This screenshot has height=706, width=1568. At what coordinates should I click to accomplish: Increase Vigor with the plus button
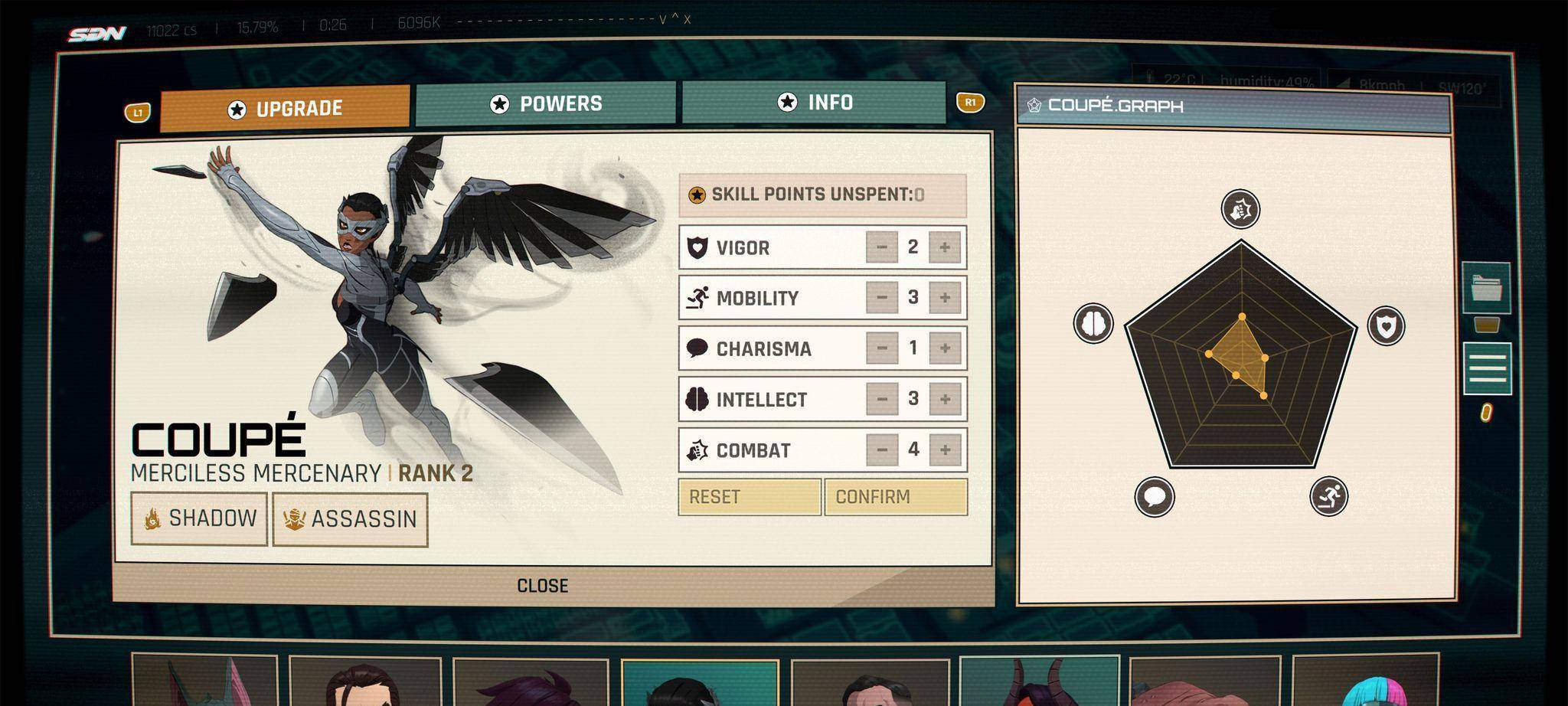point(944,247)
